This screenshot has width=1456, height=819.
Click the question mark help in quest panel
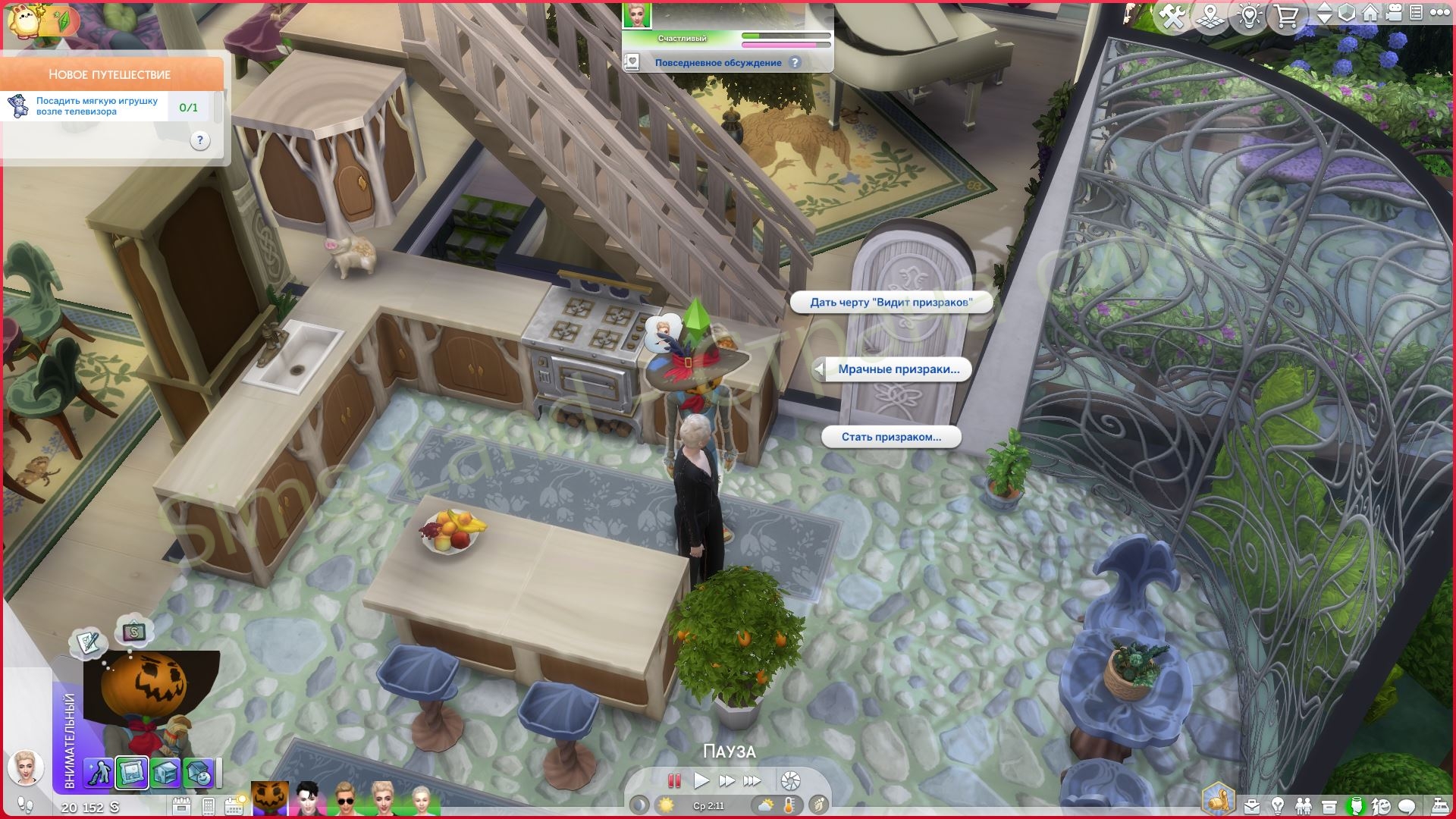click(x=199, y=140)
